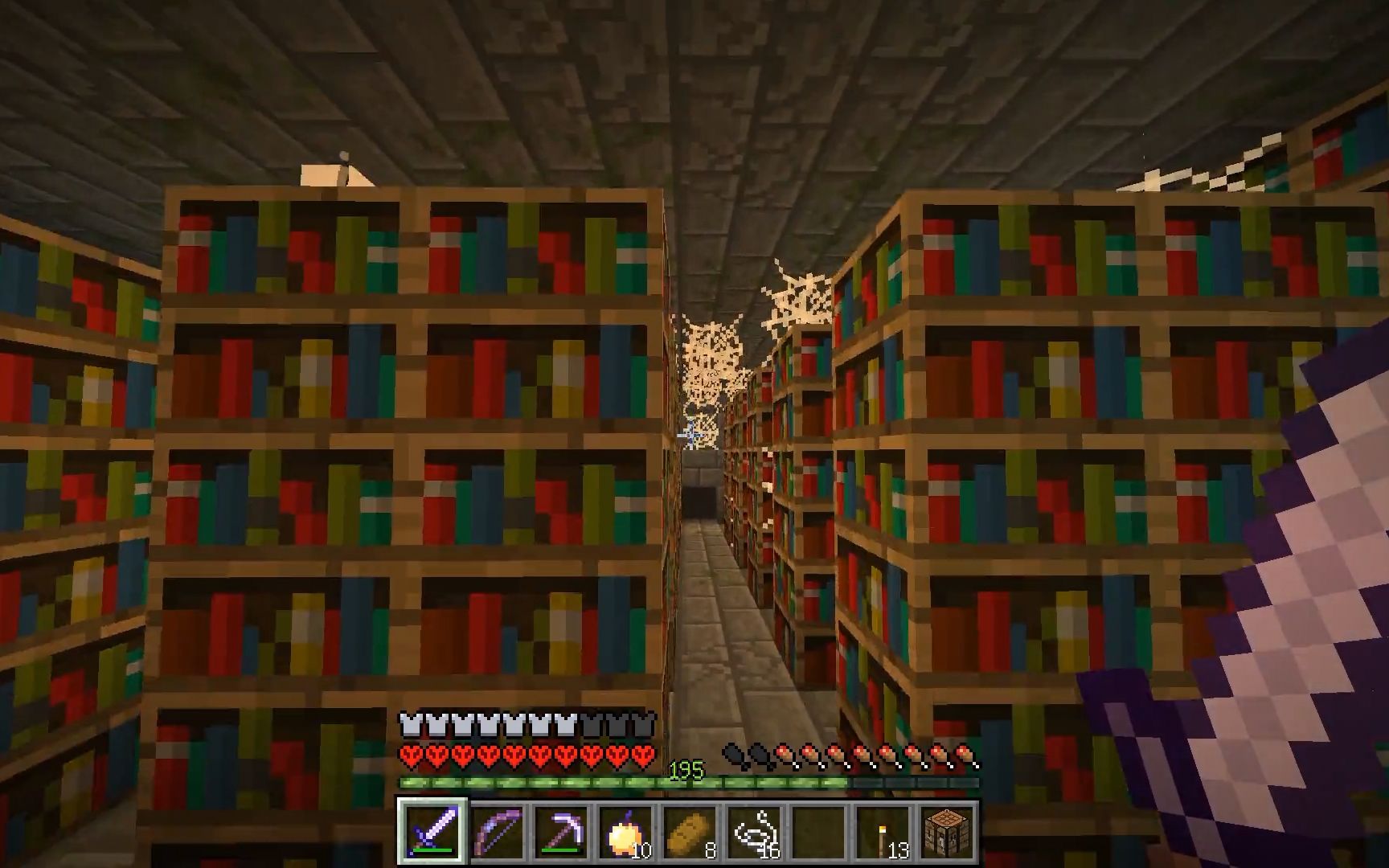Select the enchanted pickaxe in the hotbar
This screenshot has height=868, width=1389.
[x=563, y=832]
